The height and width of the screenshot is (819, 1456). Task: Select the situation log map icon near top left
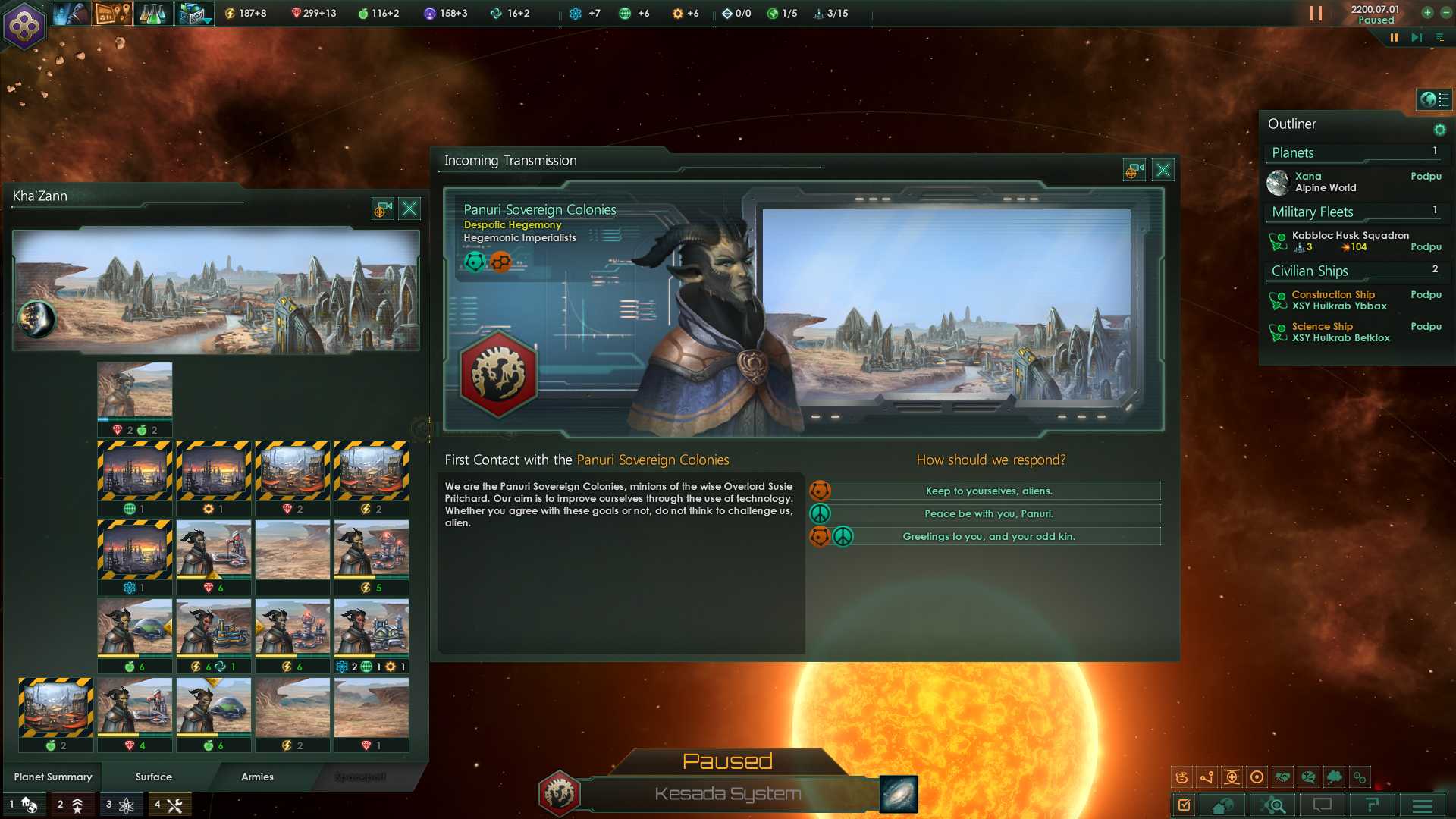tap(112, 13)
